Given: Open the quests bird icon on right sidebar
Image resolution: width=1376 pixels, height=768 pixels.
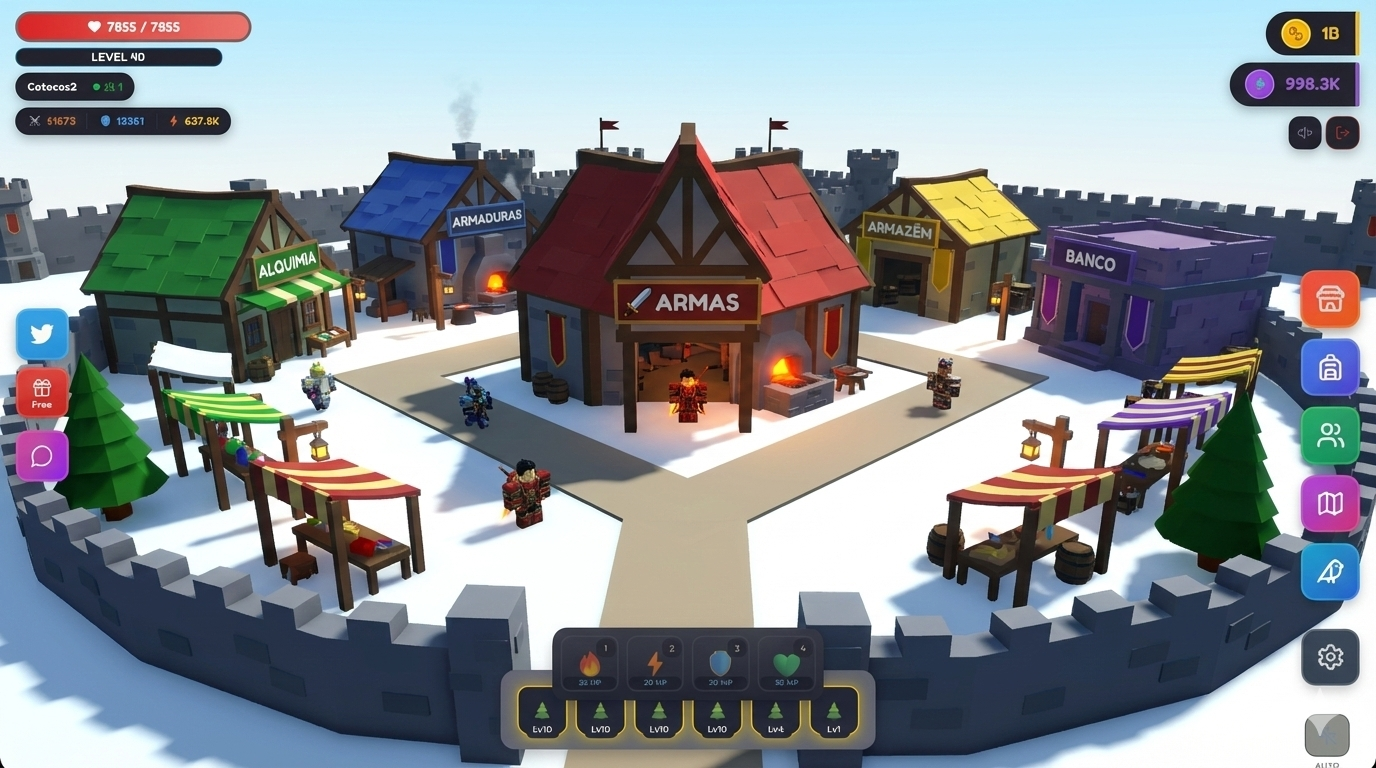Looking at the screenshot, I should click(x=1329, y=571).
